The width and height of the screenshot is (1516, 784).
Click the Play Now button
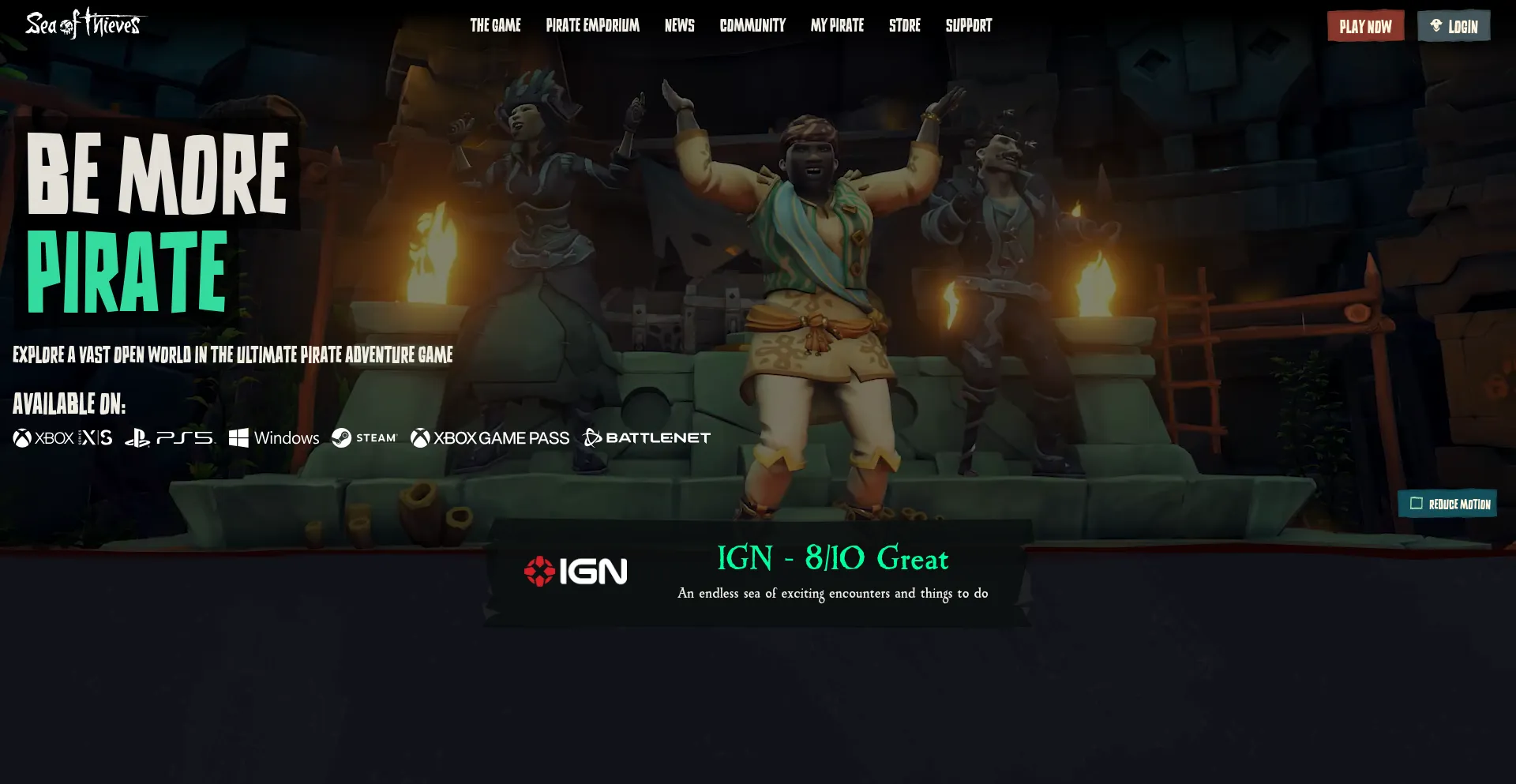[x=1365, y=25]
